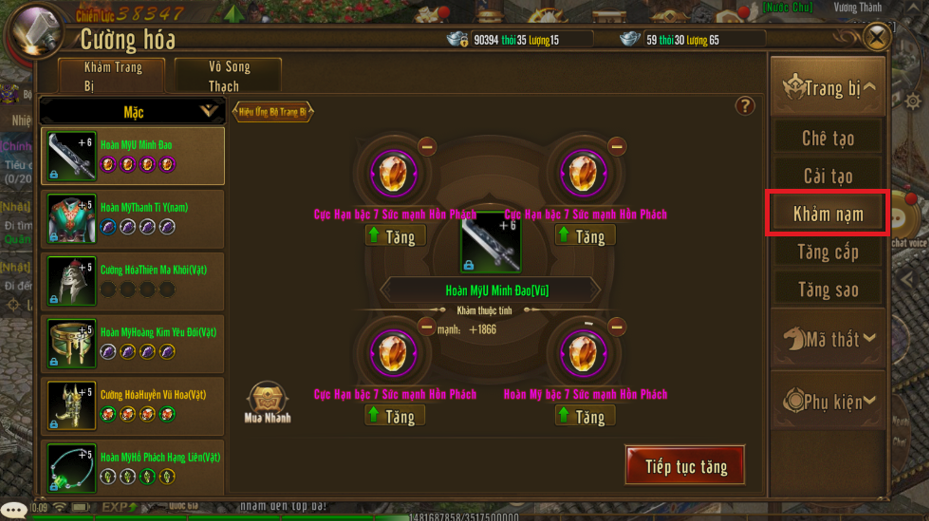Select Hoàn Mỹ Hổ Phách Hạng Liên necklace row

133,466
